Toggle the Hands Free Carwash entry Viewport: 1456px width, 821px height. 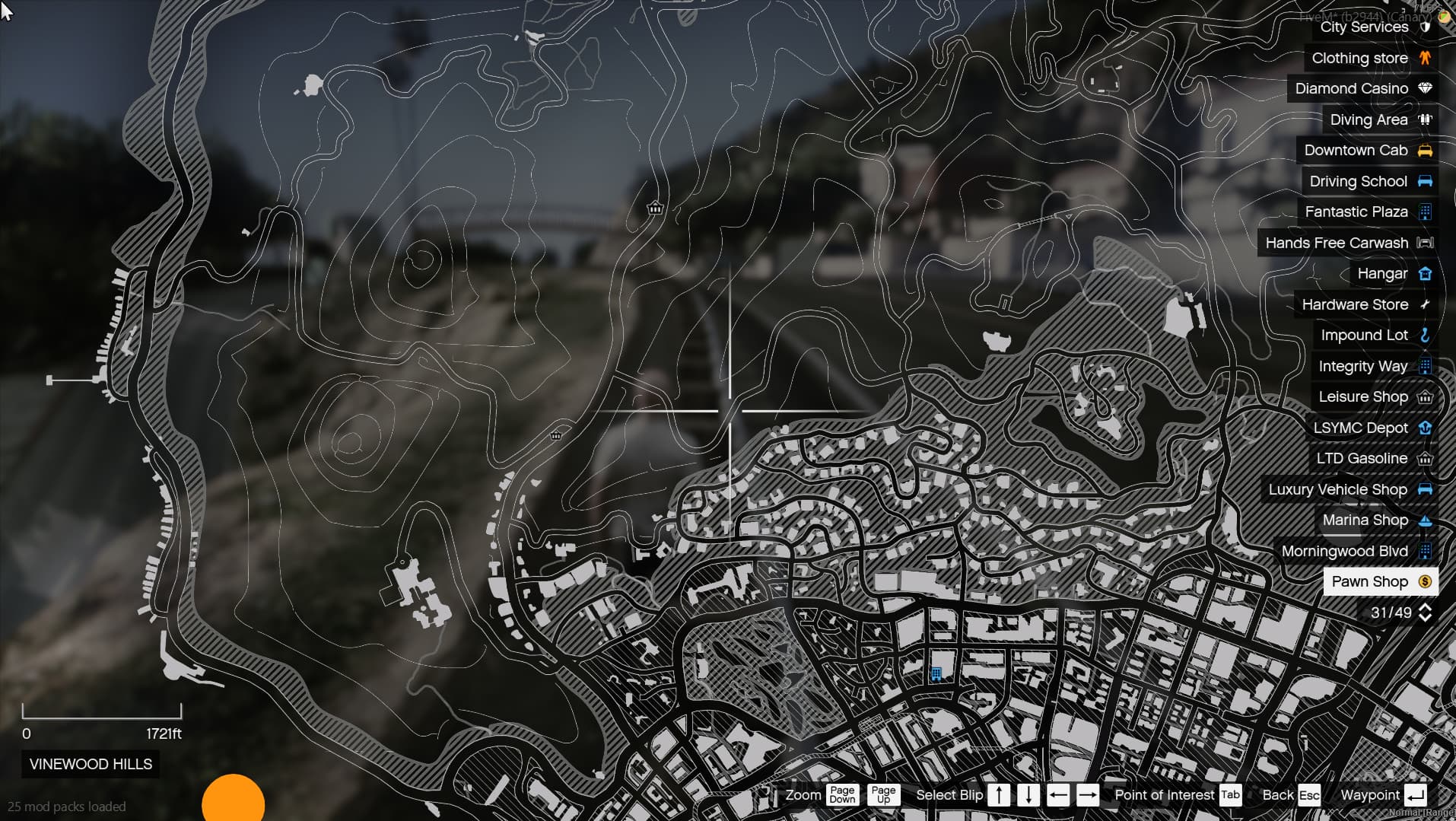1346,243
